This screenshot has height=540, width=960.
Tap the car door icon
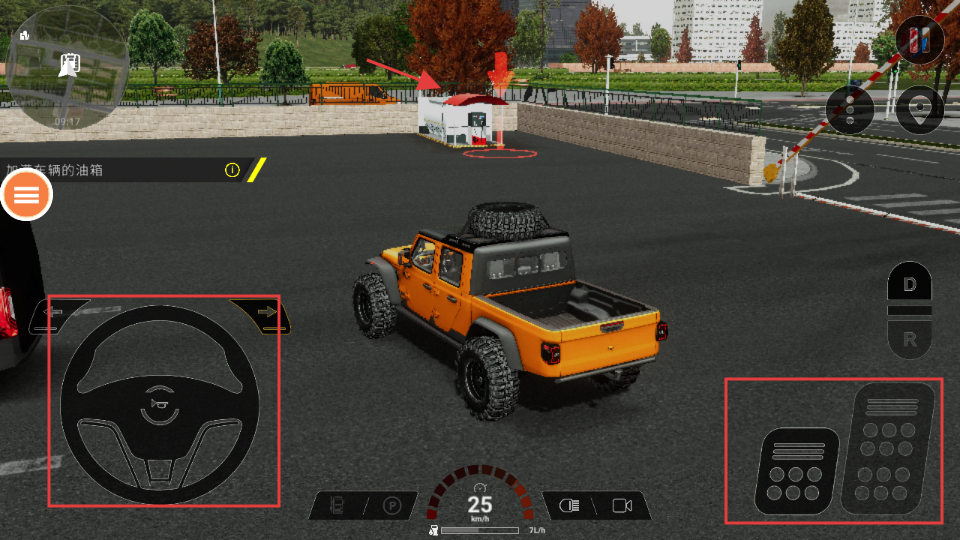tap(337, 506)
